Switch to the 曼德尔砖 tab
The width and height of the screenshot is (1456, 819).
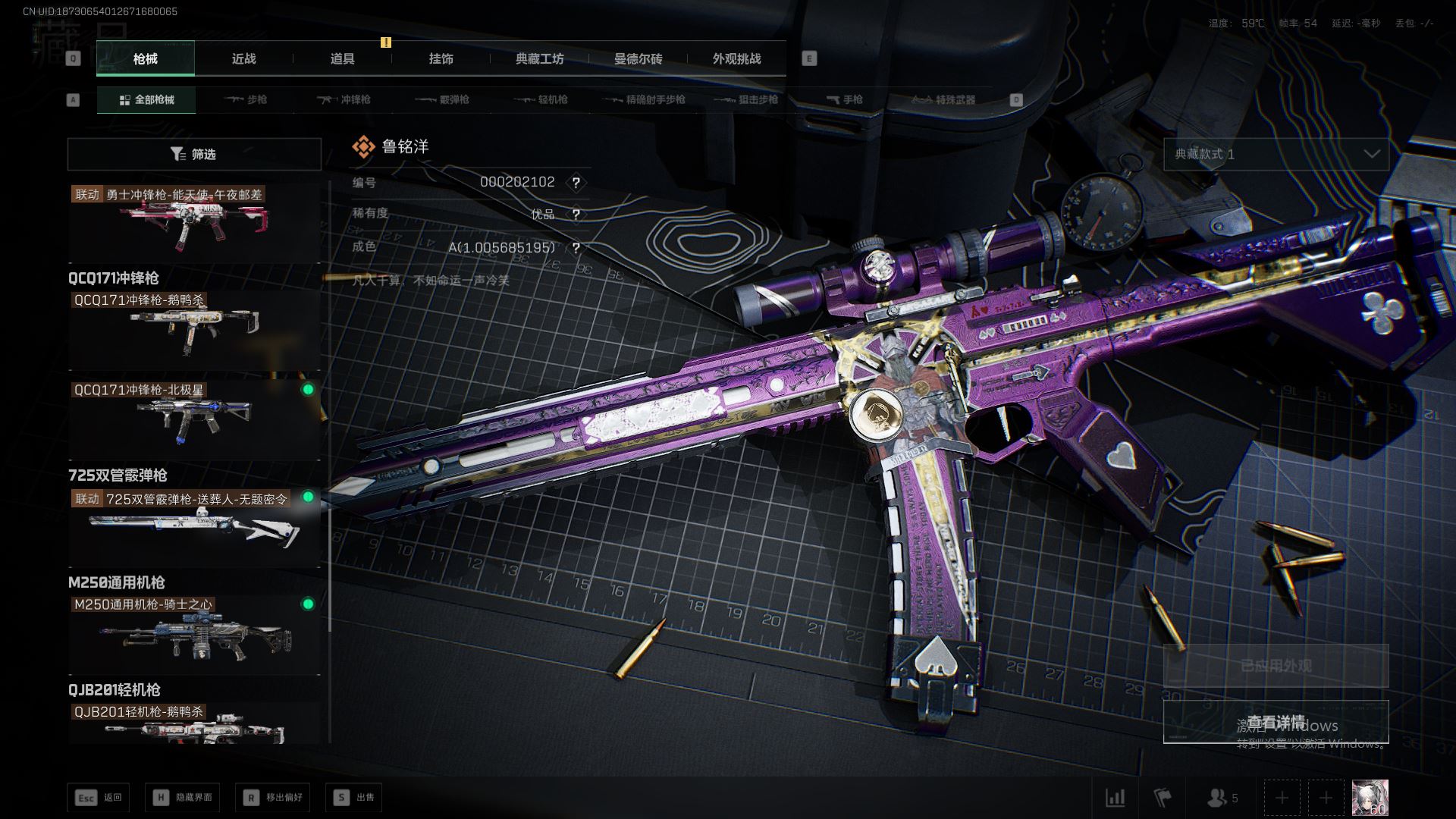638,59
